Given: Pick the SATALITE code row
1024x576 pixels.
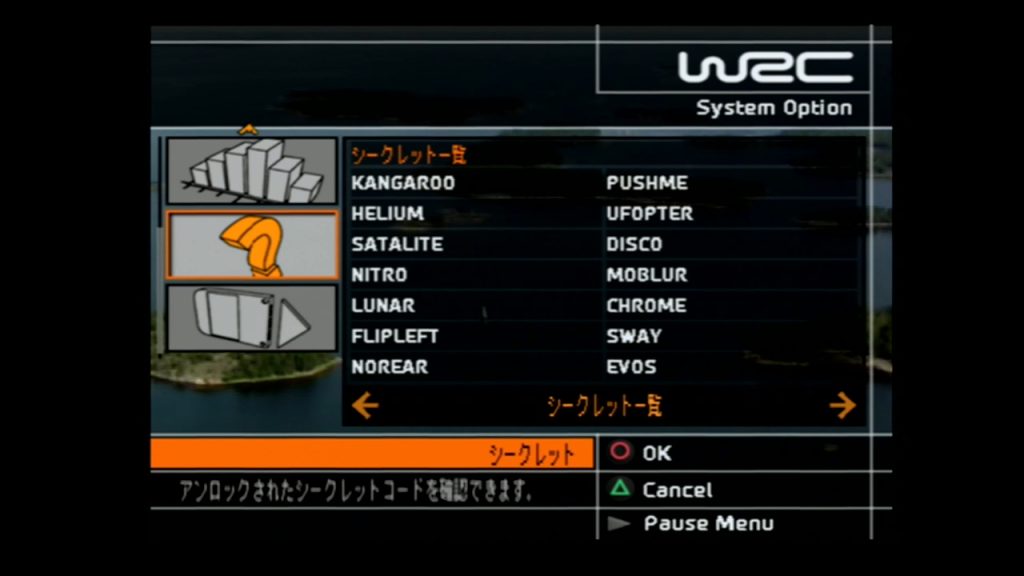Looking at the screenshot, I should (x=397, y=244).
